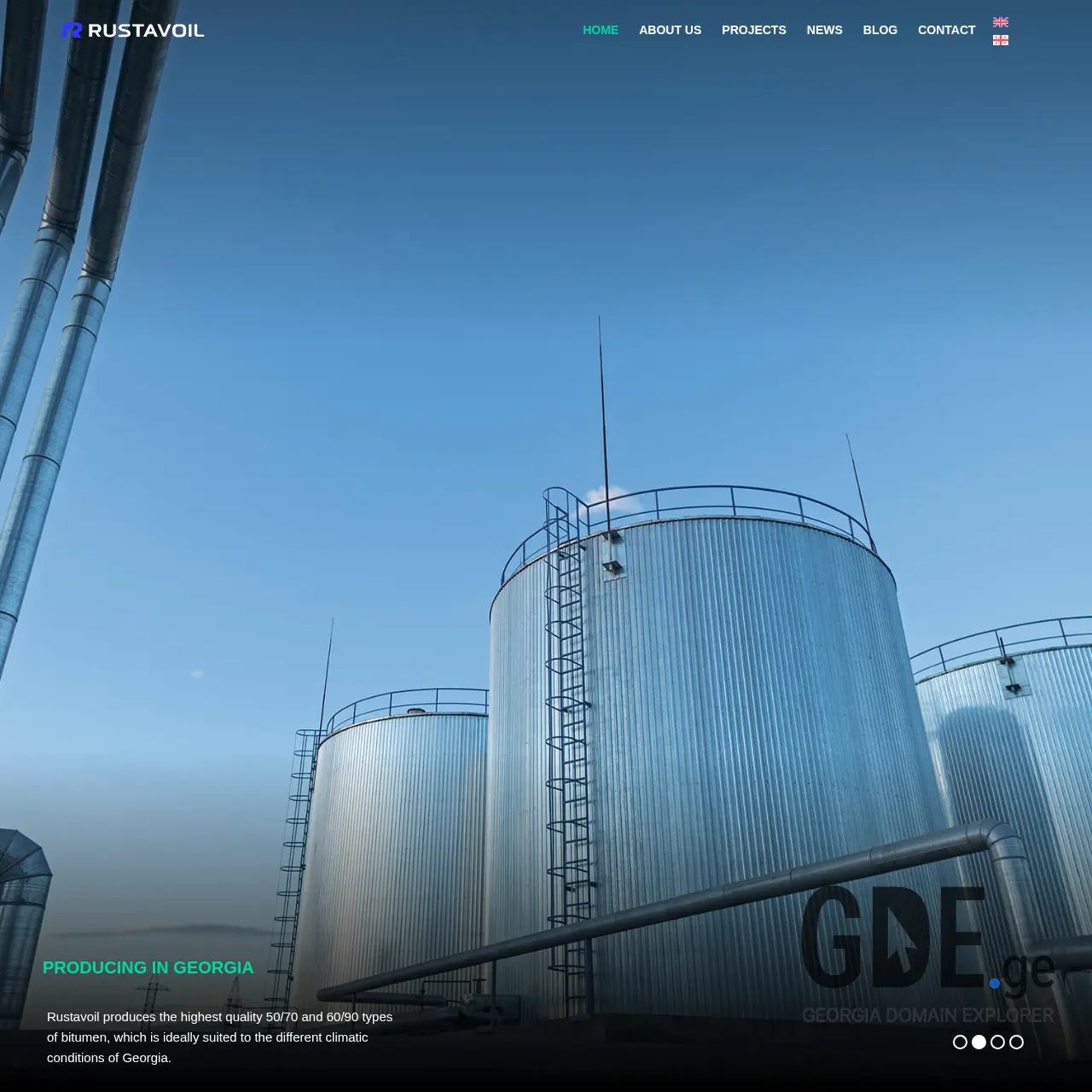Viewport: 1092px width, 1092px height.
Task: Visit the BLOG section
Action: [x=880, y=30]
